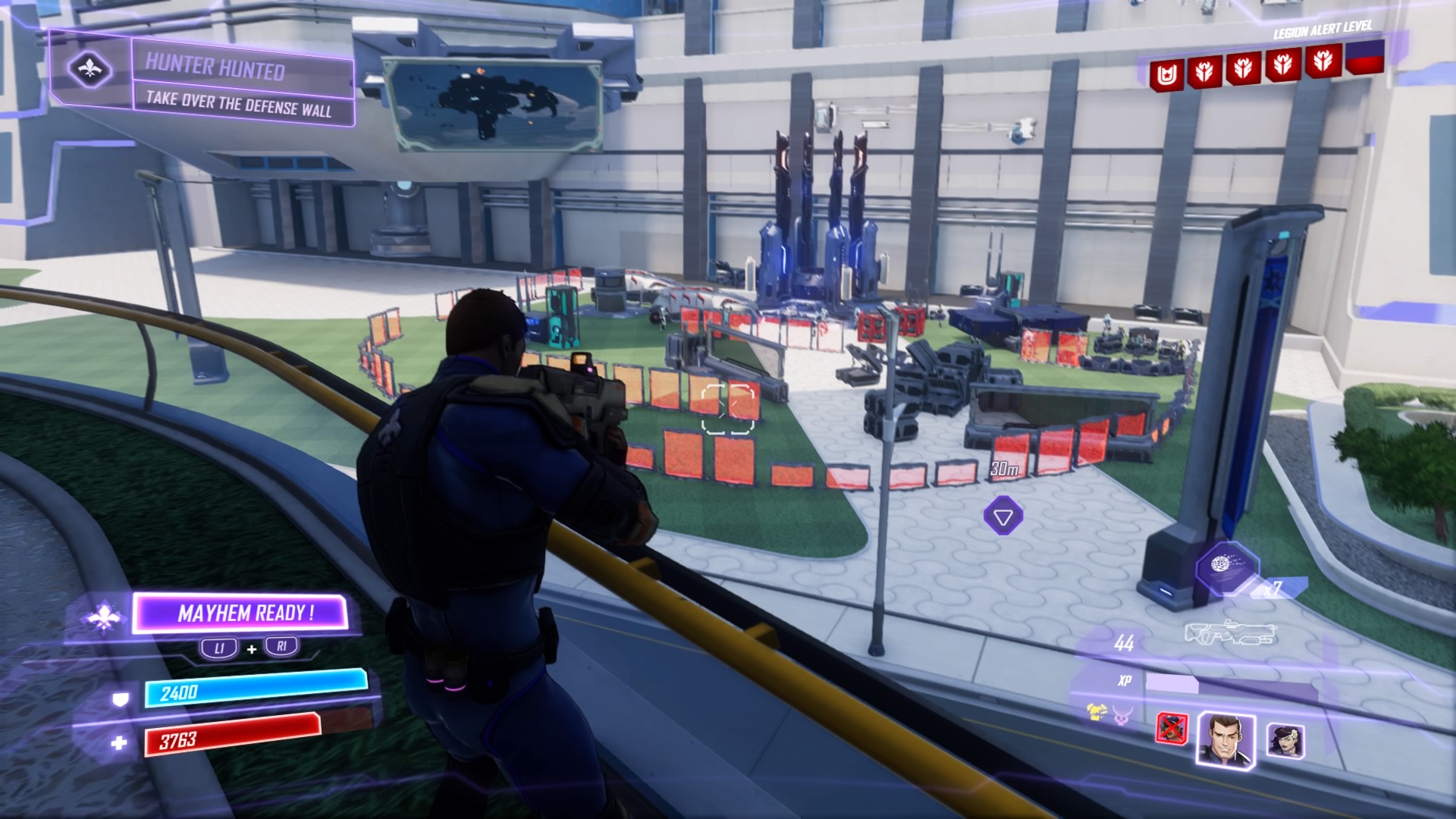Choose the special ability orb icon
Viewport: 1456px width, 819px height.
point(1225,566)
